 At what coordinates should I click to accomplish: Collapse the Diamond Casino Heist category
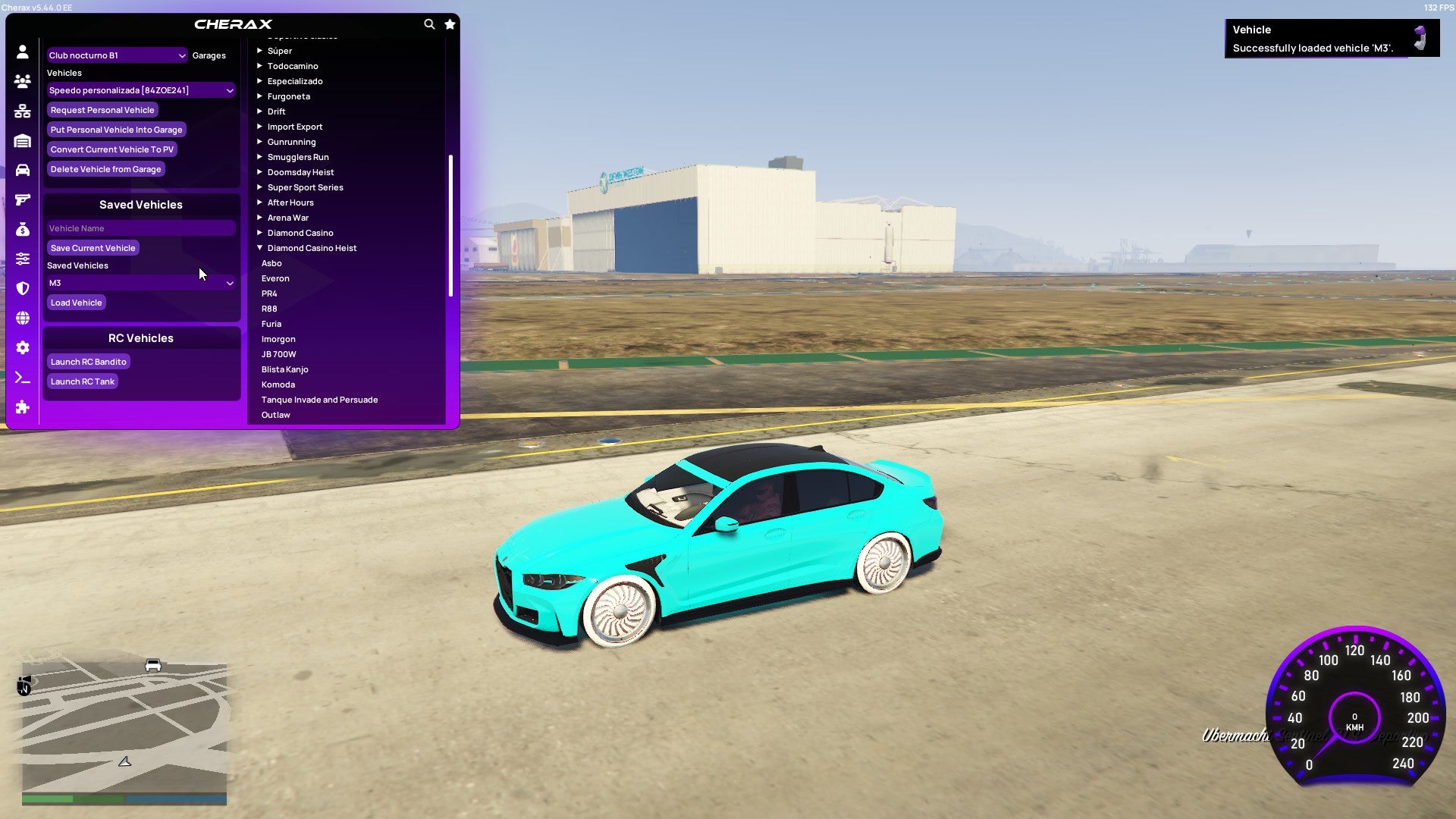[312, 247]
